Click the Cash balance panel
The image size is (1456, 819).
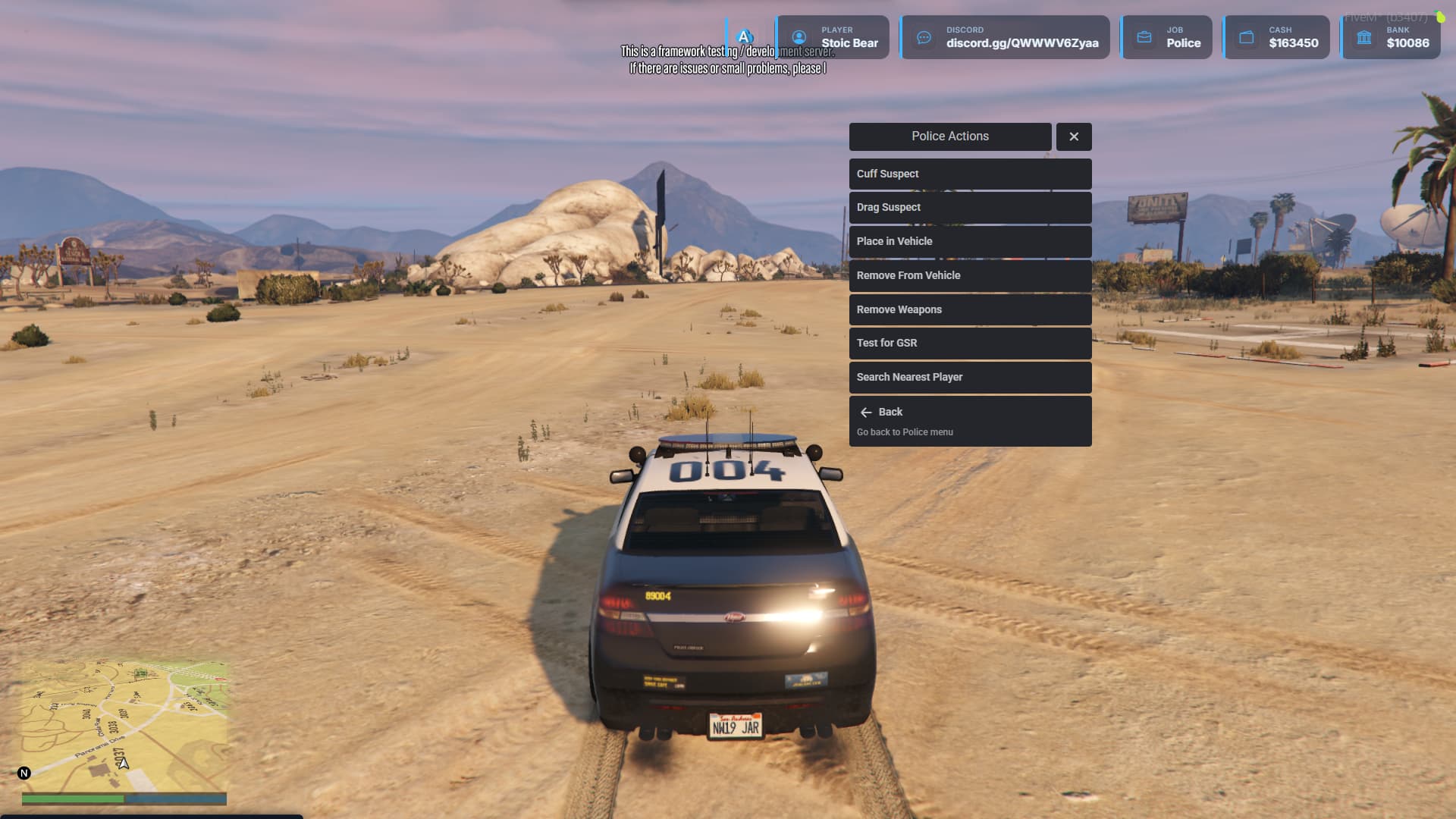pos(1276,37)
